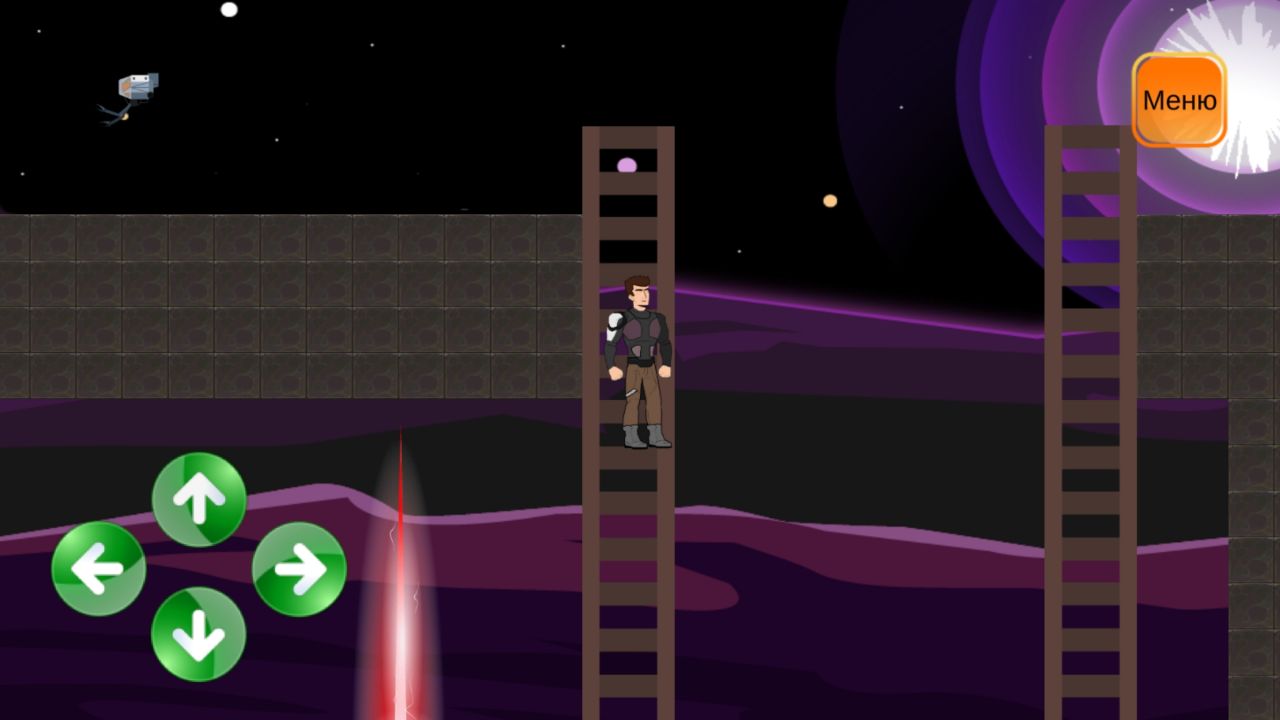Image resolution: width=1280 pixels, height=720 pixels.
Task: Tap the green left arrow button
Action: click(x=99, y=569)
